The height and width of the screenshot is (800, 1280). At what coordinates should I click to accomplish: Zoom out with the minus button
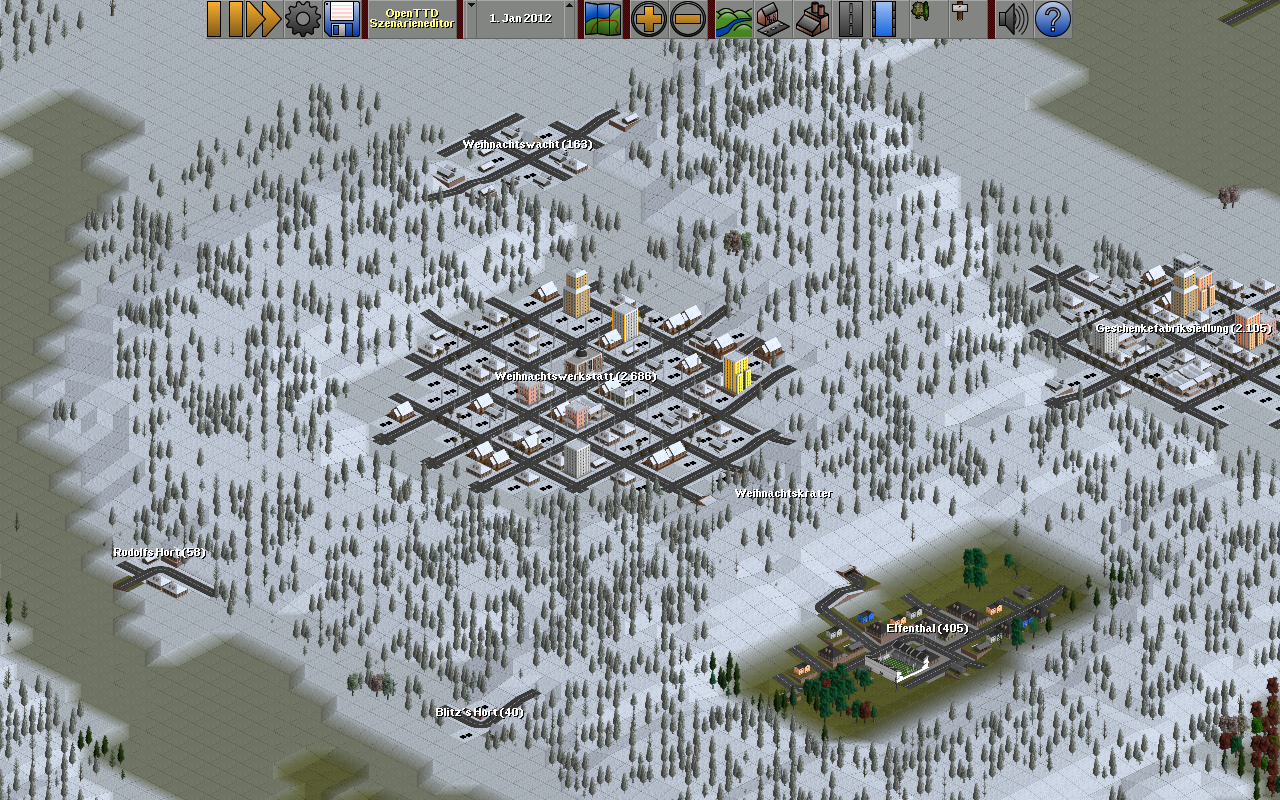[x=687, y=19]
